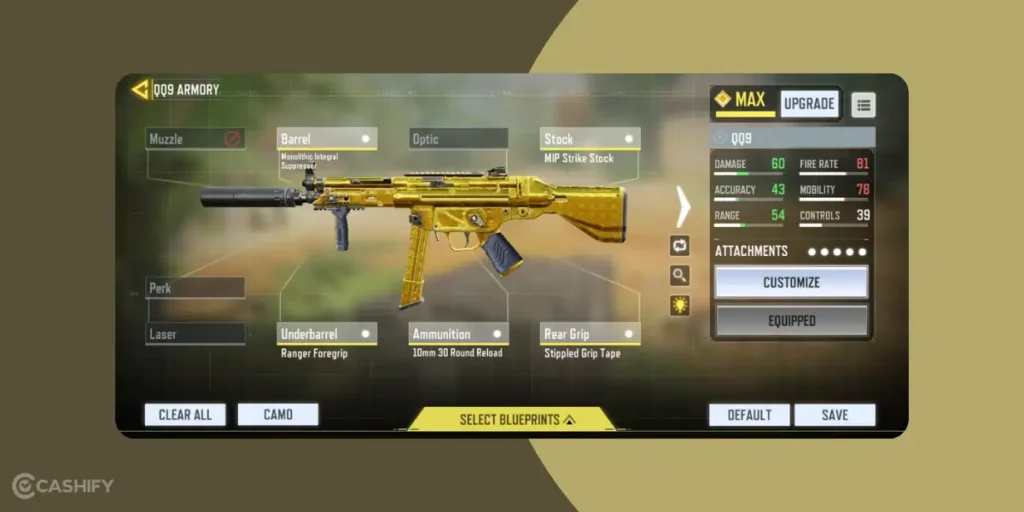Screen dimensions: 1024x512
Task: Select the Rear Grip slot
Action: 590,334
